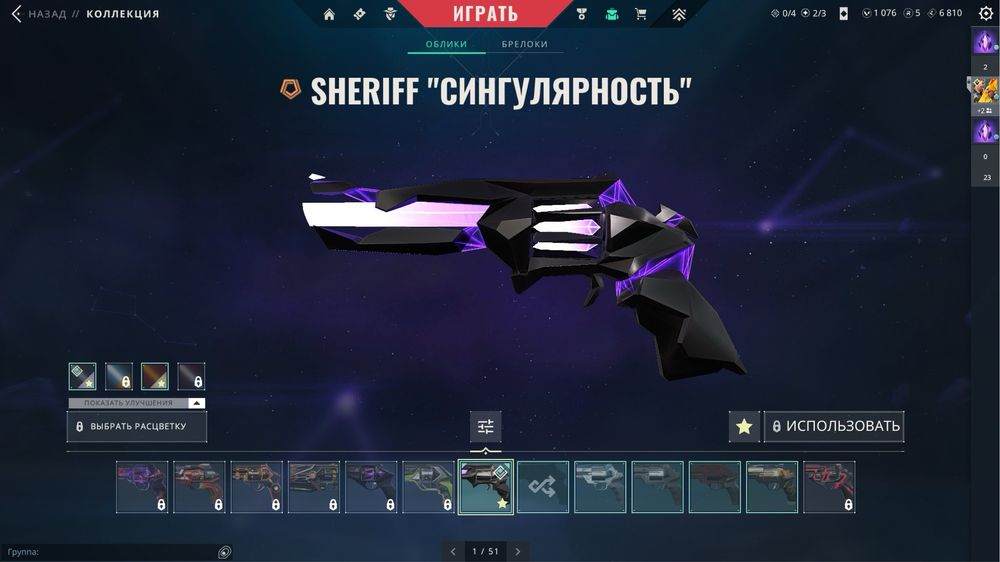This screenshot has height=562, width=1000.
Task: Go to the next skin page arrow
Action: click(517, 551)
